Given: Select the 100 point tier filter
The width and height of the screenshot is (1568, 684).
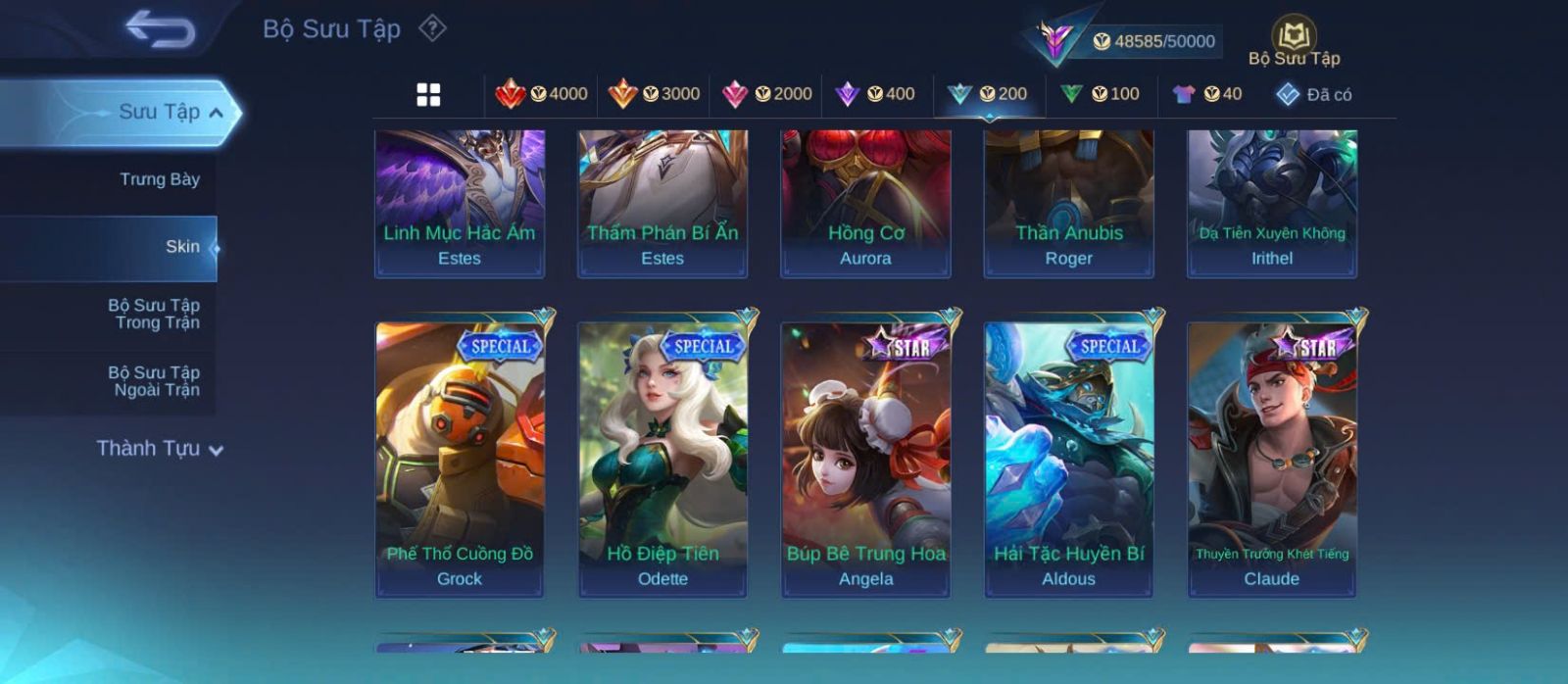Looking at the screenshot, I should 1101,94.
